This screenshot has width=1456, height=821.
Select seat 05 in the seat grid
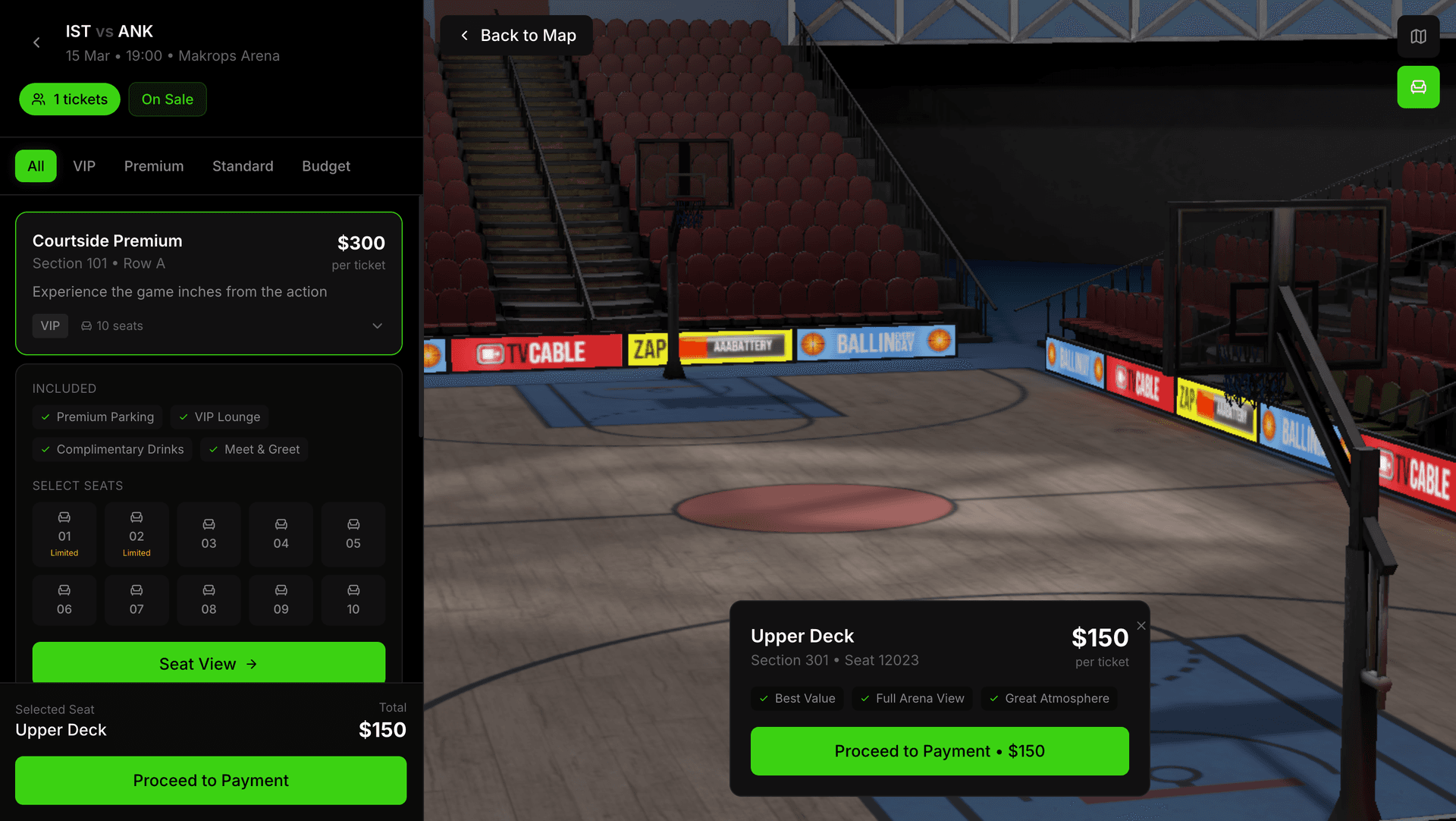[353, 534]
